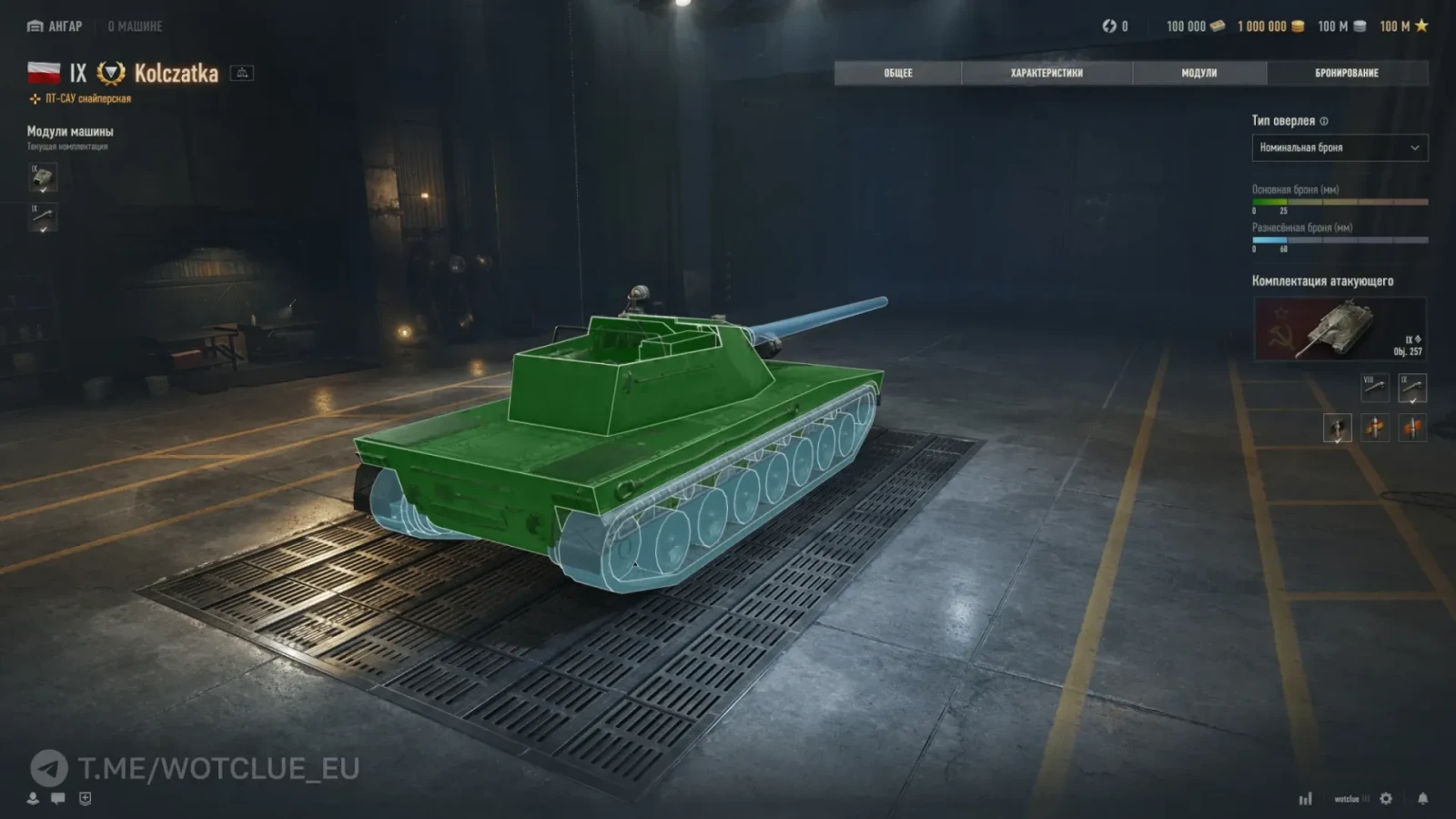Show the Модули tab

tap(1198, 73)
